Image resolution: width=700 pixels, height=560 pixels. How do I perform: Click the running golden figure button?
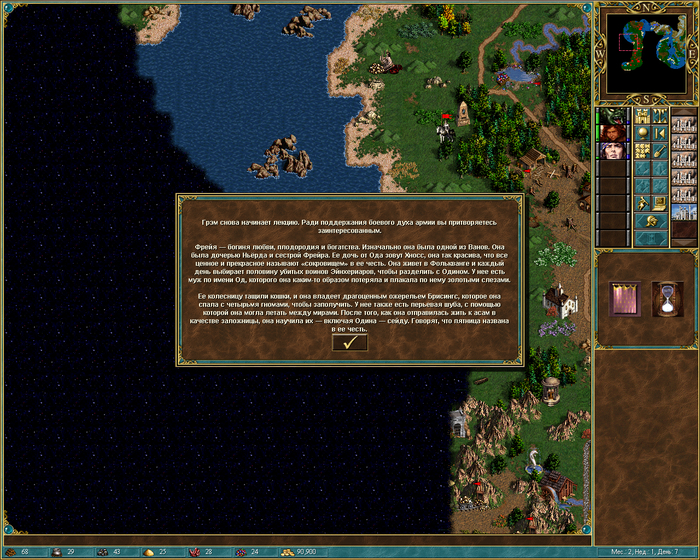coord(644,203)
